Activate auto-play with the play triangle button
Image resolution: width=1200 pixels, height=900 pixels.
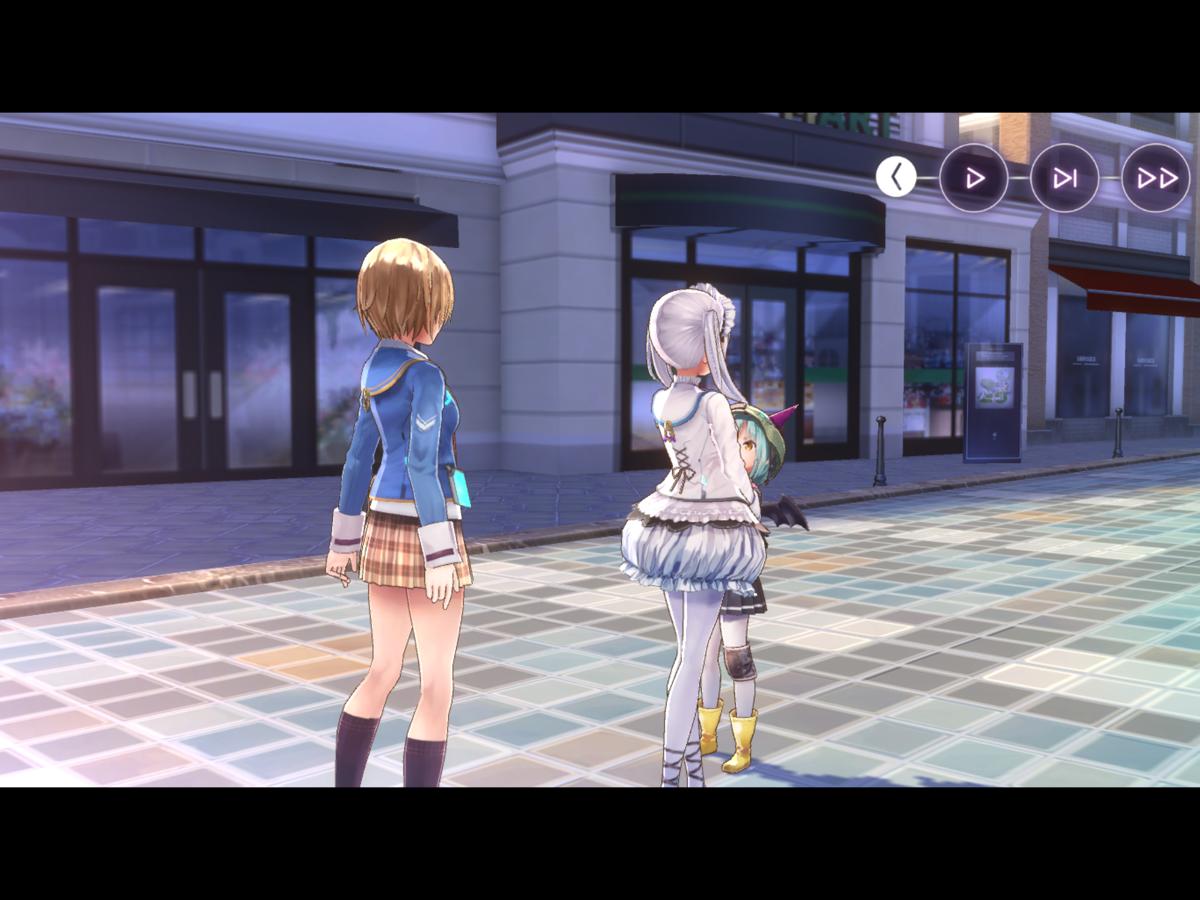973,178
